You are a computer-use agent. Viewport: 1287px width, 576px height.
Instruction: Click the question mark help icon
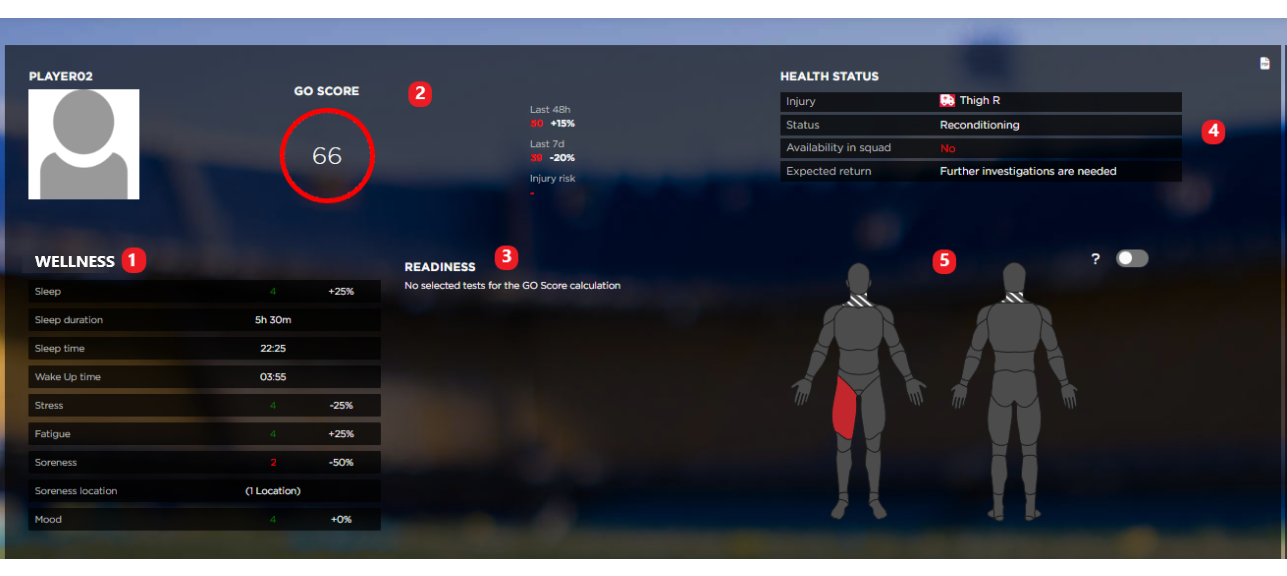pos(1095,259)
